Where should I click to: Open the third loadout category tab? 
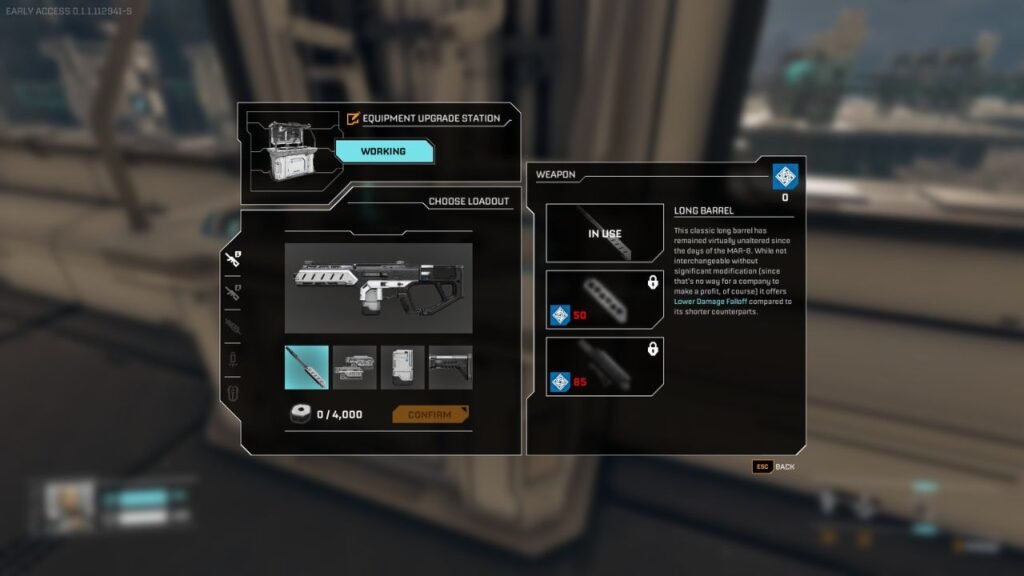[x=233, y=326]
